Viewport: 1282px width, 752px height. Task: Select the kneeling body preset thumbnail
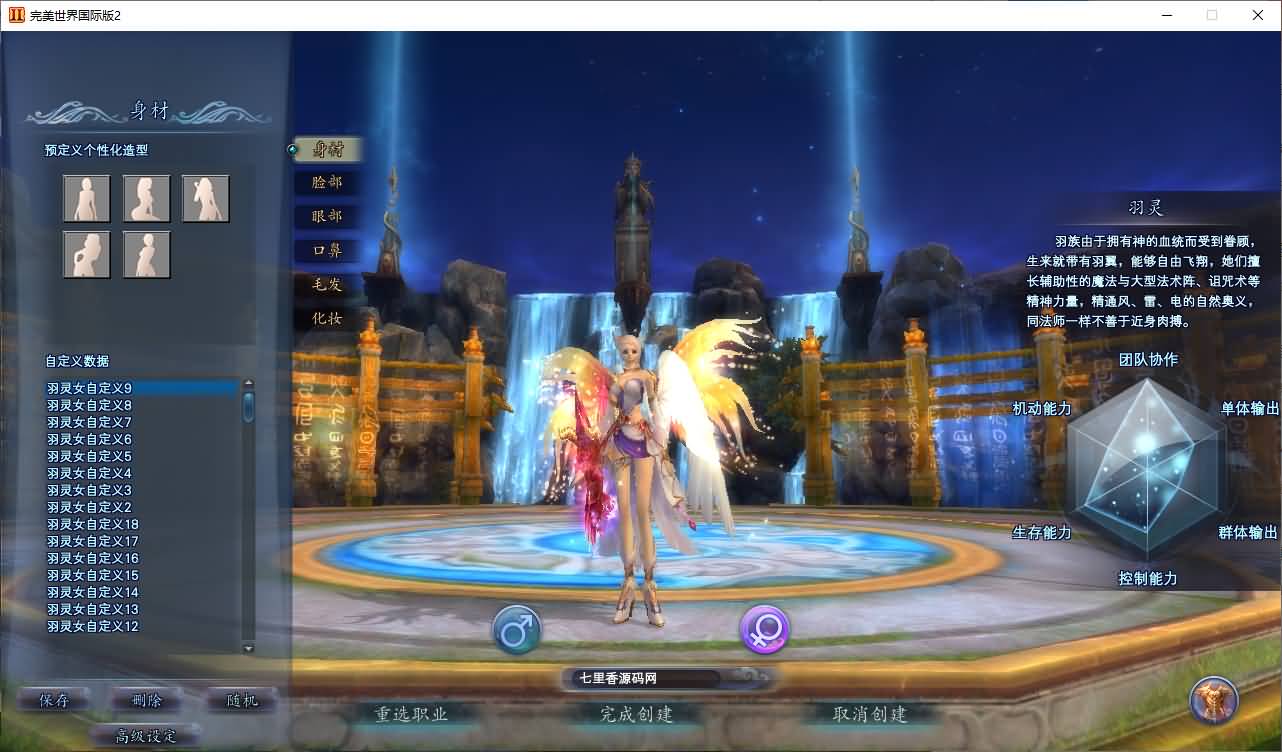pos(146,197)
